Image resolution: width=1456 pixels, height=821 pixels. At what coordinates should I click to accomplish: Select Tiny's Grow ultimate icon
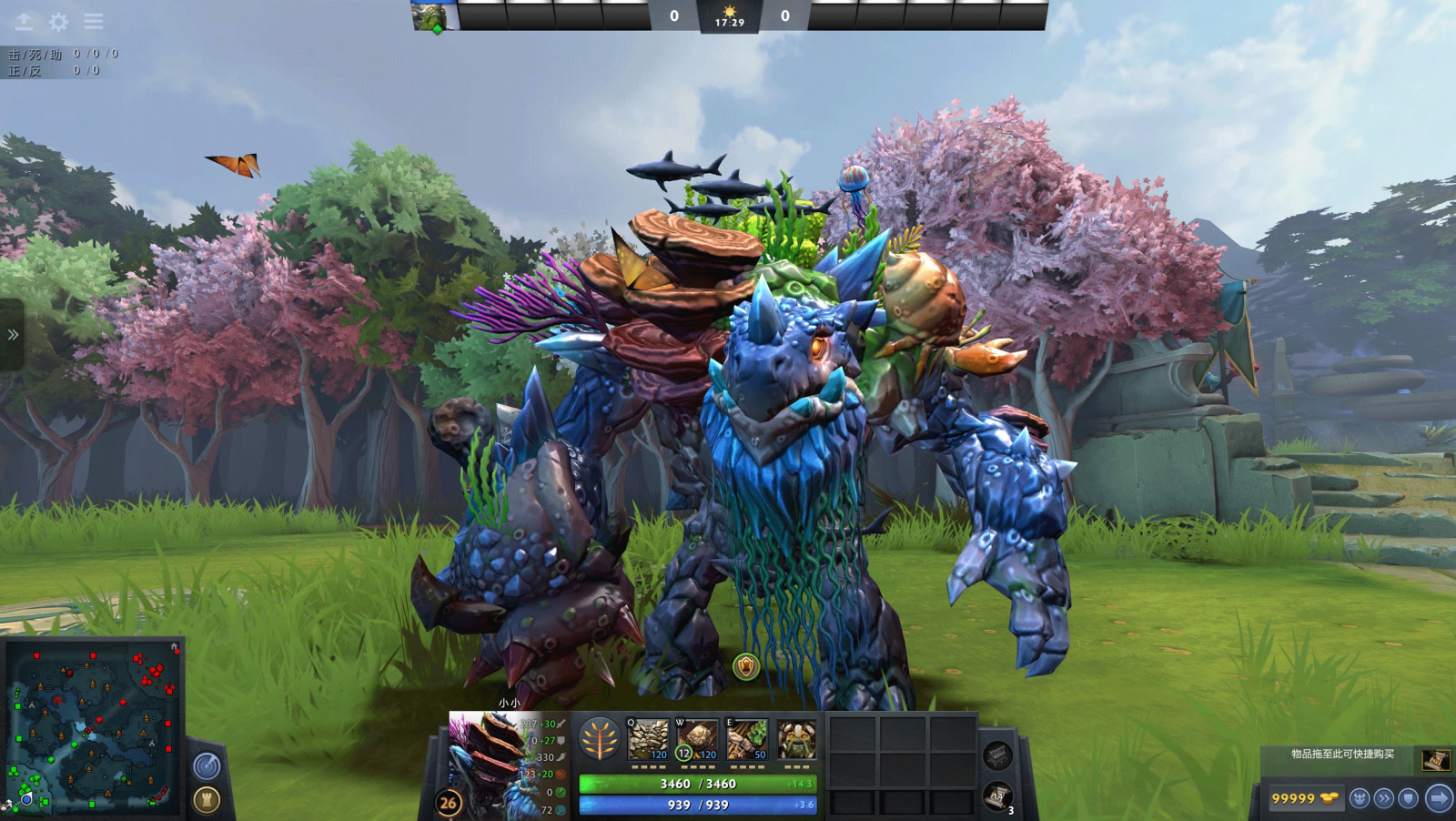tap(796, 739)
